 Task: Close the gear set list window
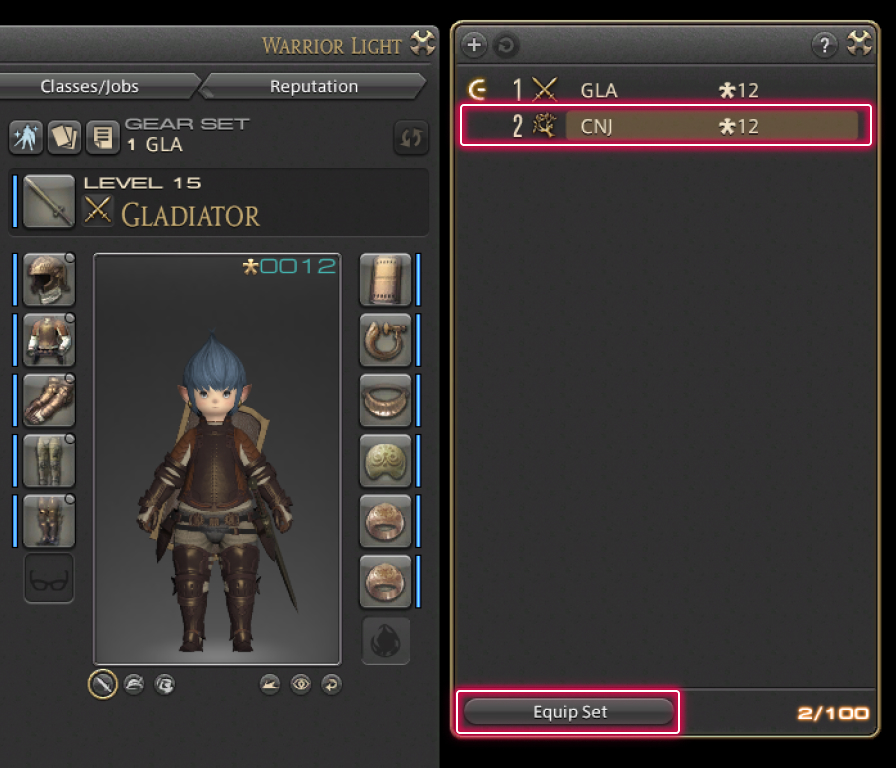pos(860,44)
